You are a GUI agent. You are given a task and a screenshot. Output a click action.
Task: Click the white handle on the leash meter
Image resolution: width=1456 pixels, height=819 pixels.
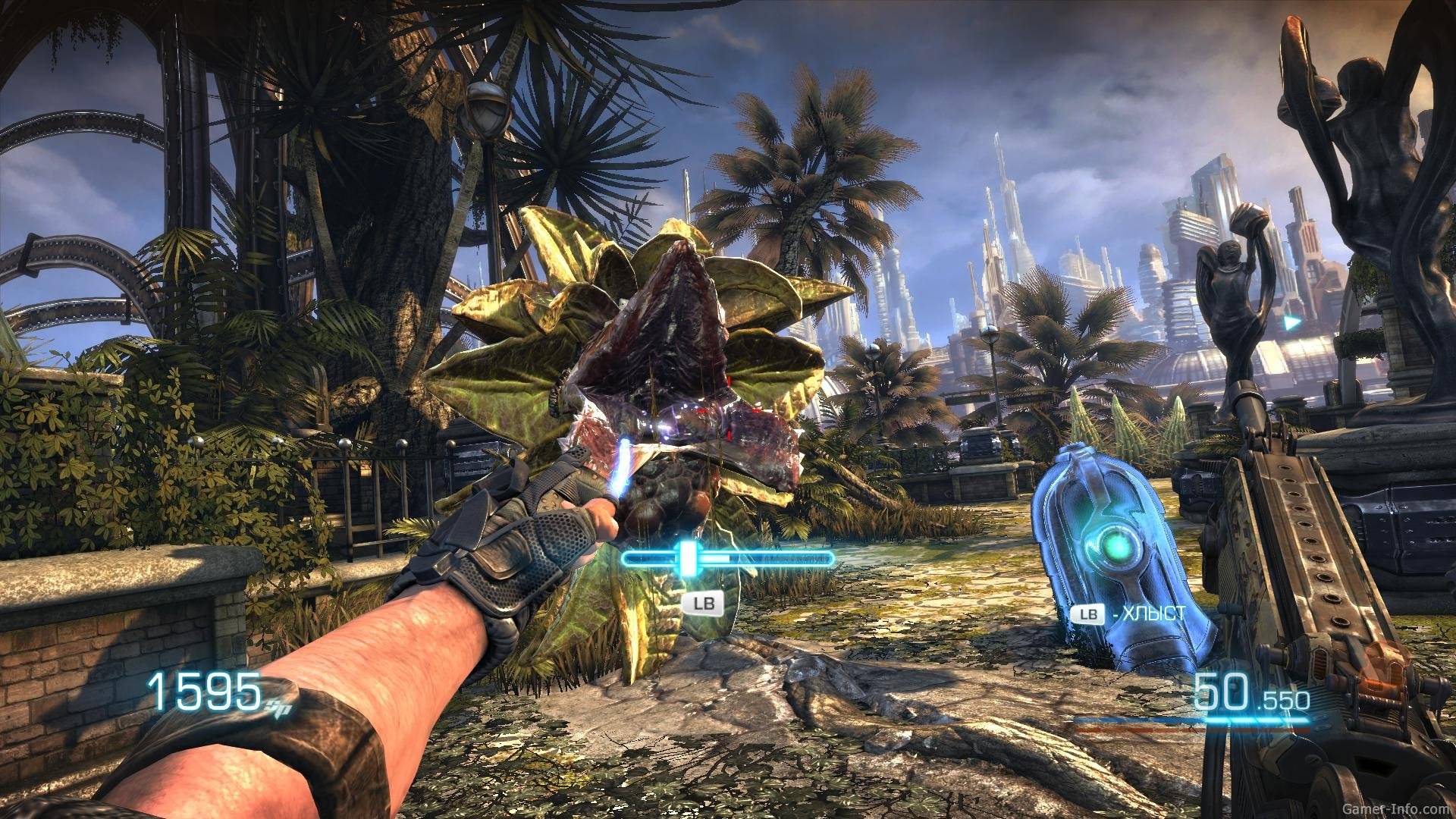[688, 558]
